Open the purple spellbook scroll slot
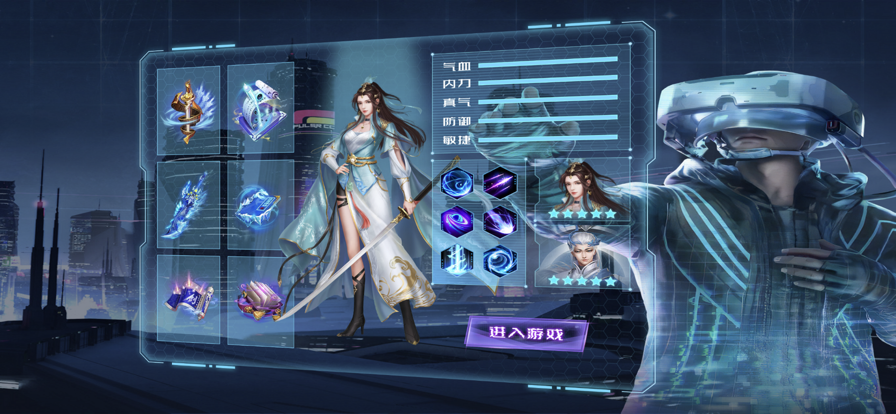 tap(189, 298)
